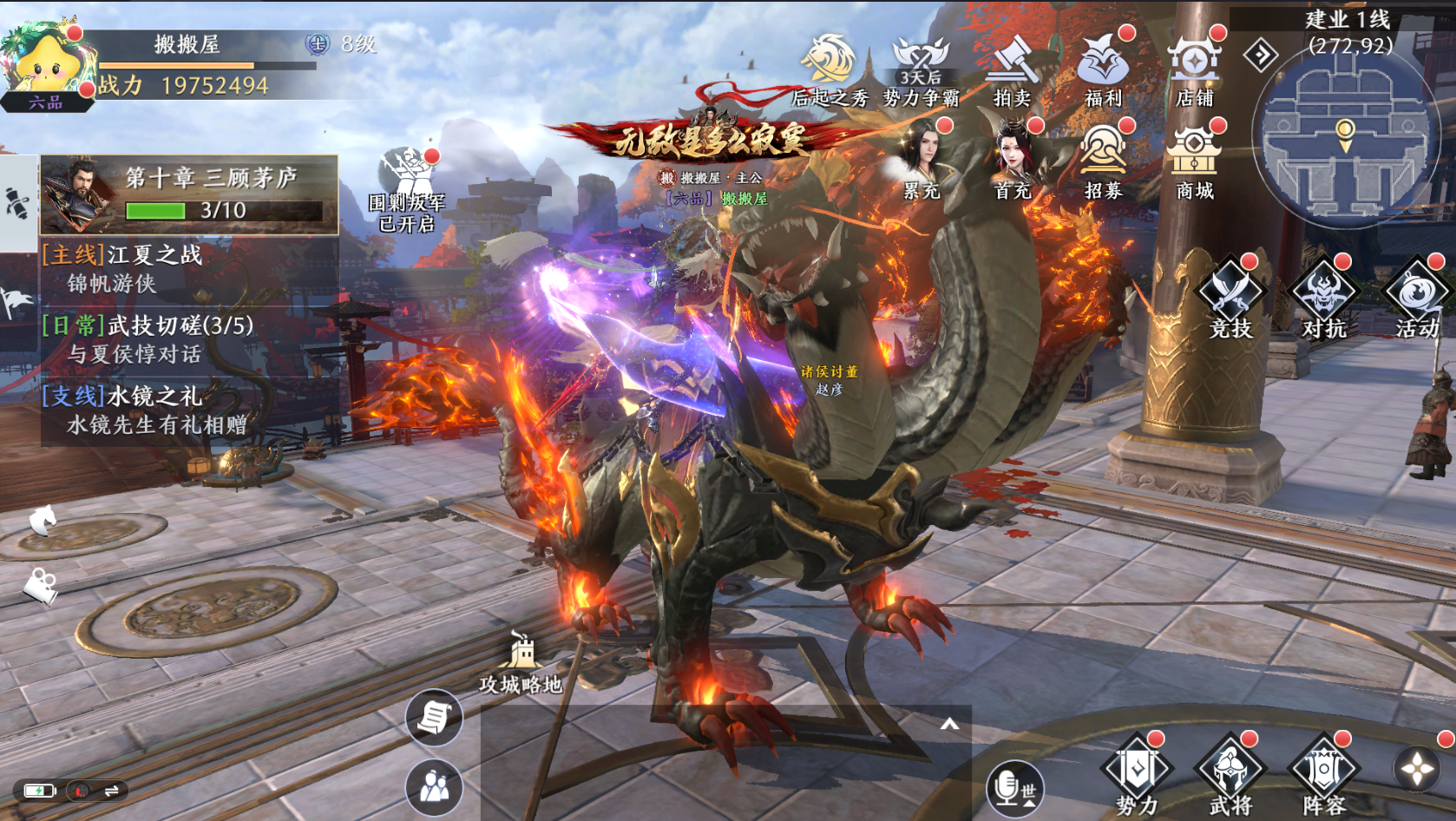Open the 围剿叛军 rebel suppression event

407,189
